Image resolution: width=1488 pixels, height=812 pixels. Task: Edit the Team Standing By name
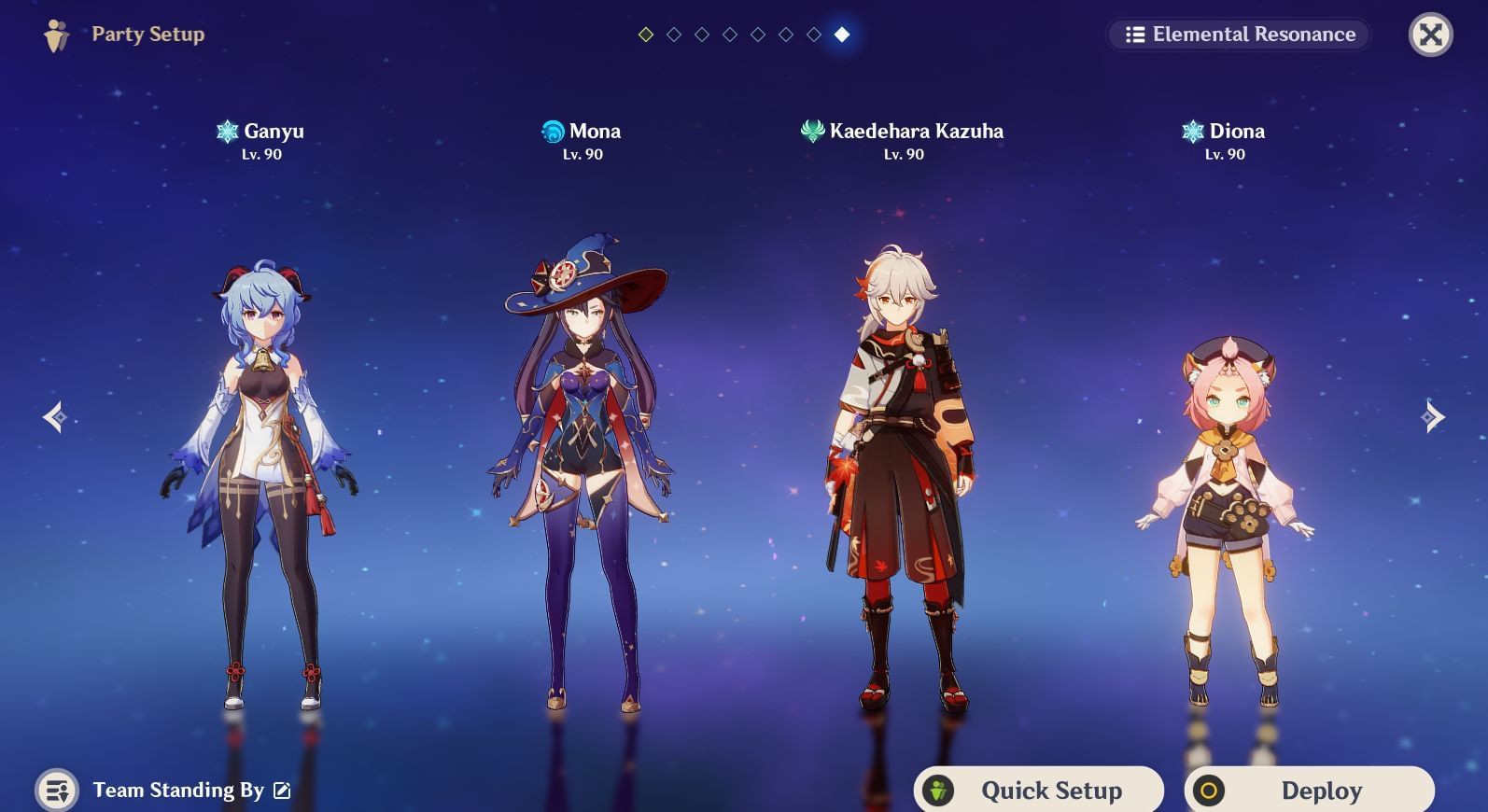(282, 791)
